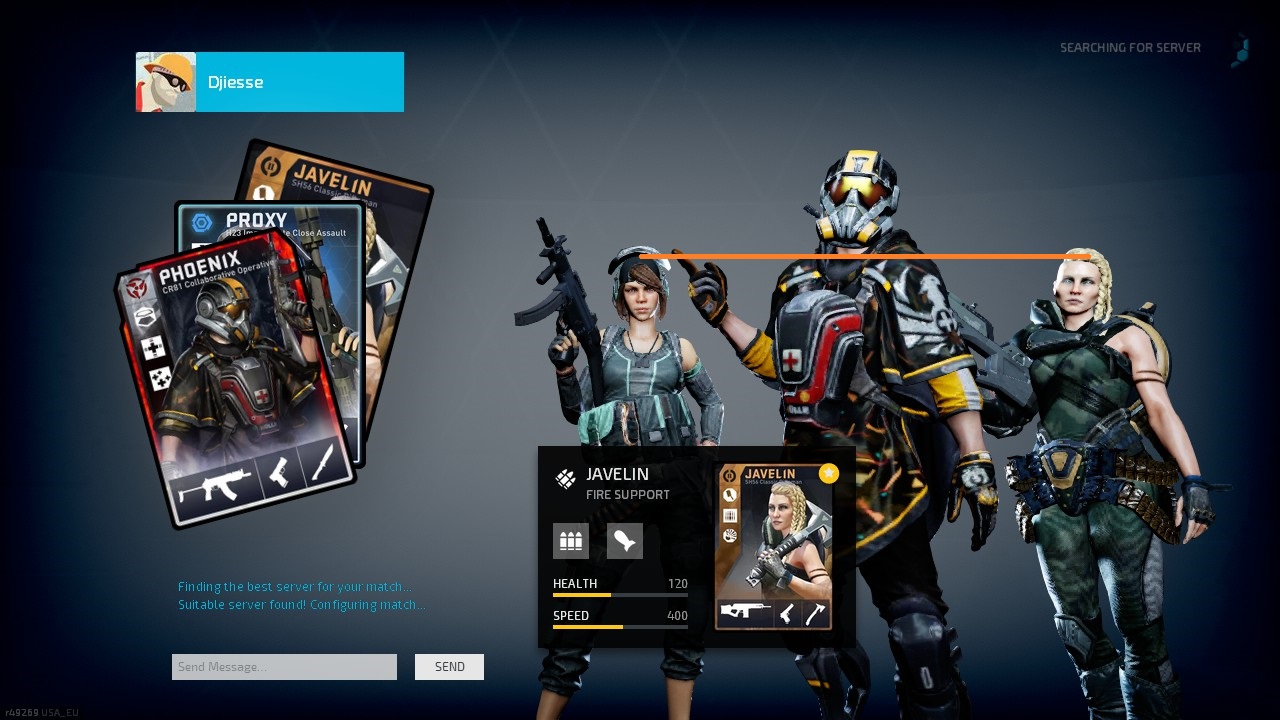
Task: Click the ammo pack ability icon
Action: point(571,541)
